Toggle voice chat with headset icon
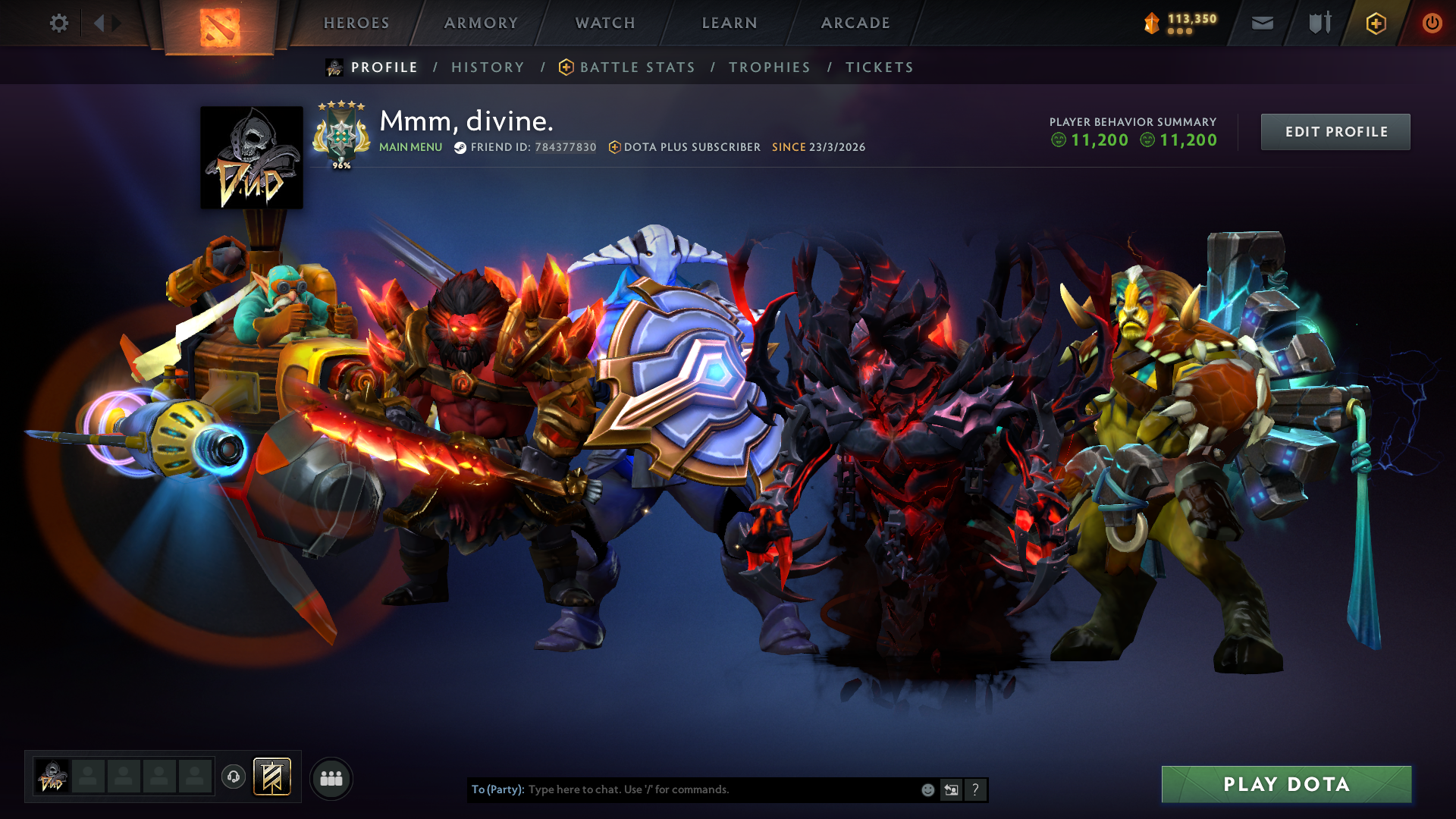This screenshot has width=1456, height=819. click(233, 777)
